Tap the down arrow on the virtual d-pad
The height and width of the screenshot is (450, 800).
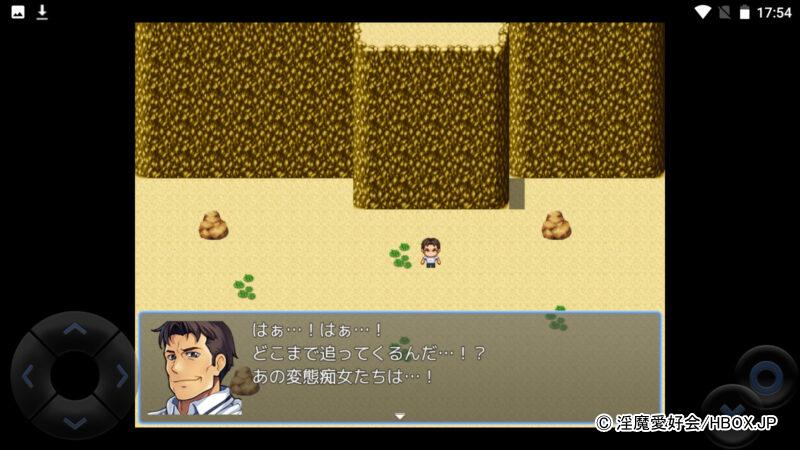coord(75,423)
